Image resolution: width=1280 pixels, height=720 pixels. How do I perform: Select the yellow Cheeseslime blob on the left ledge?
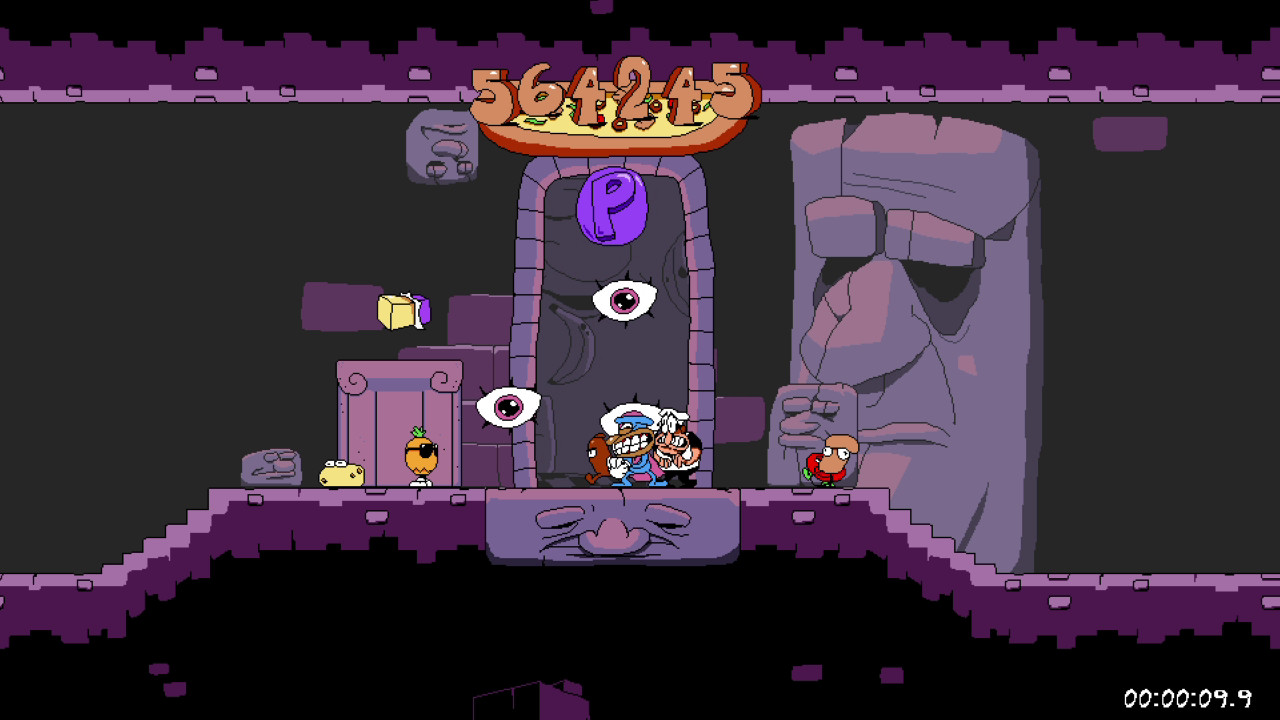click(x=340, y=473)
